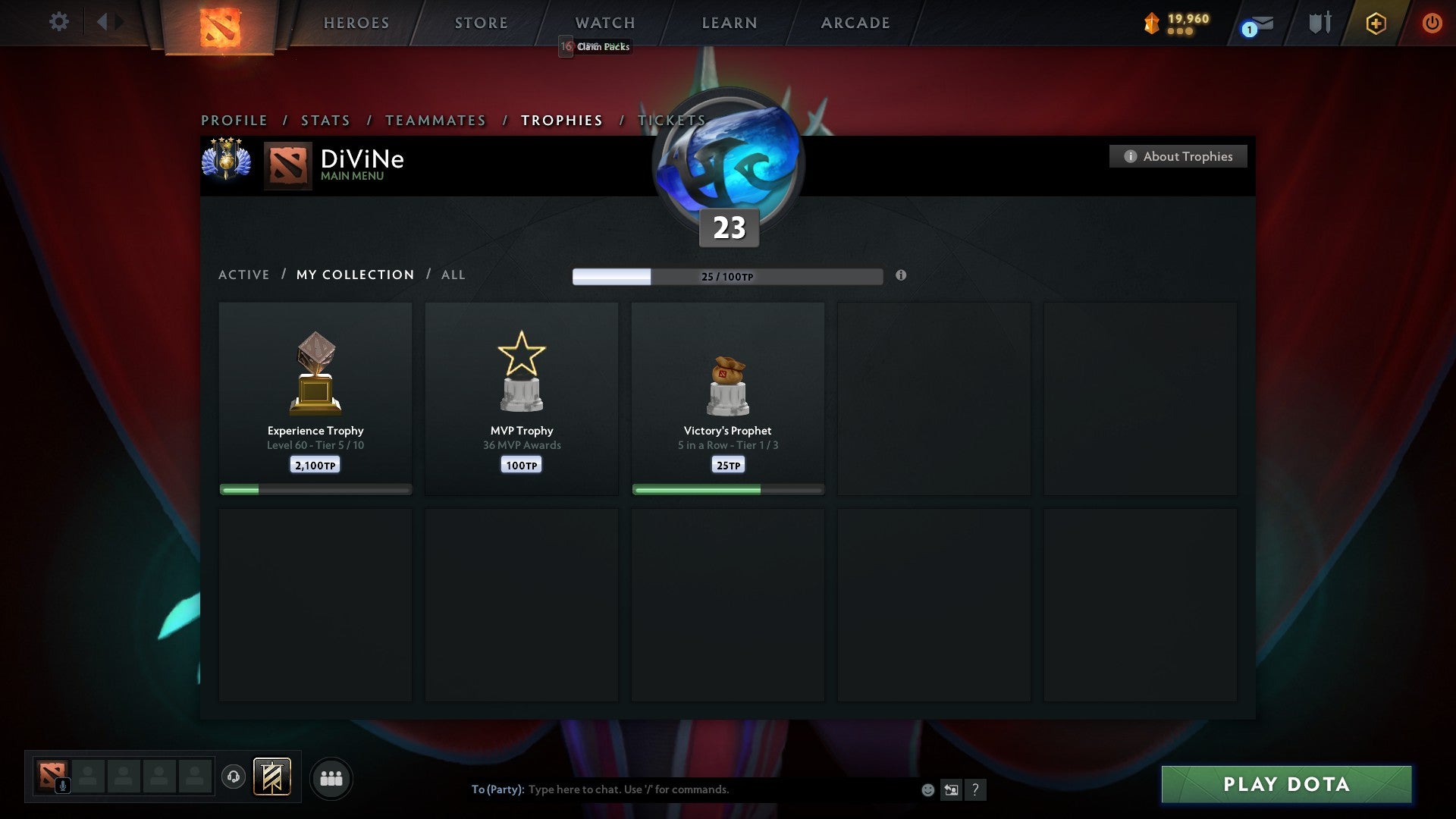Toggle the party voice headset icon
This screenshot has width=1456, height=819.
[234, 778]
